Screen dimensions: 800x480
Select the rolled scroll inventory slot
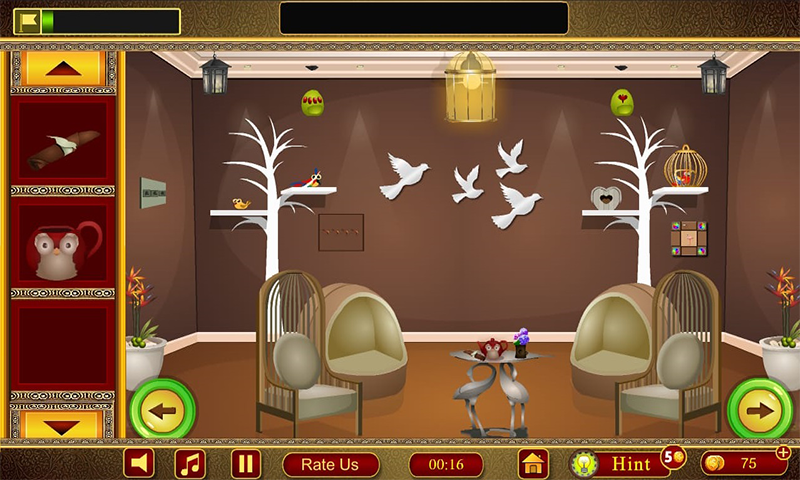click(63, 147)
